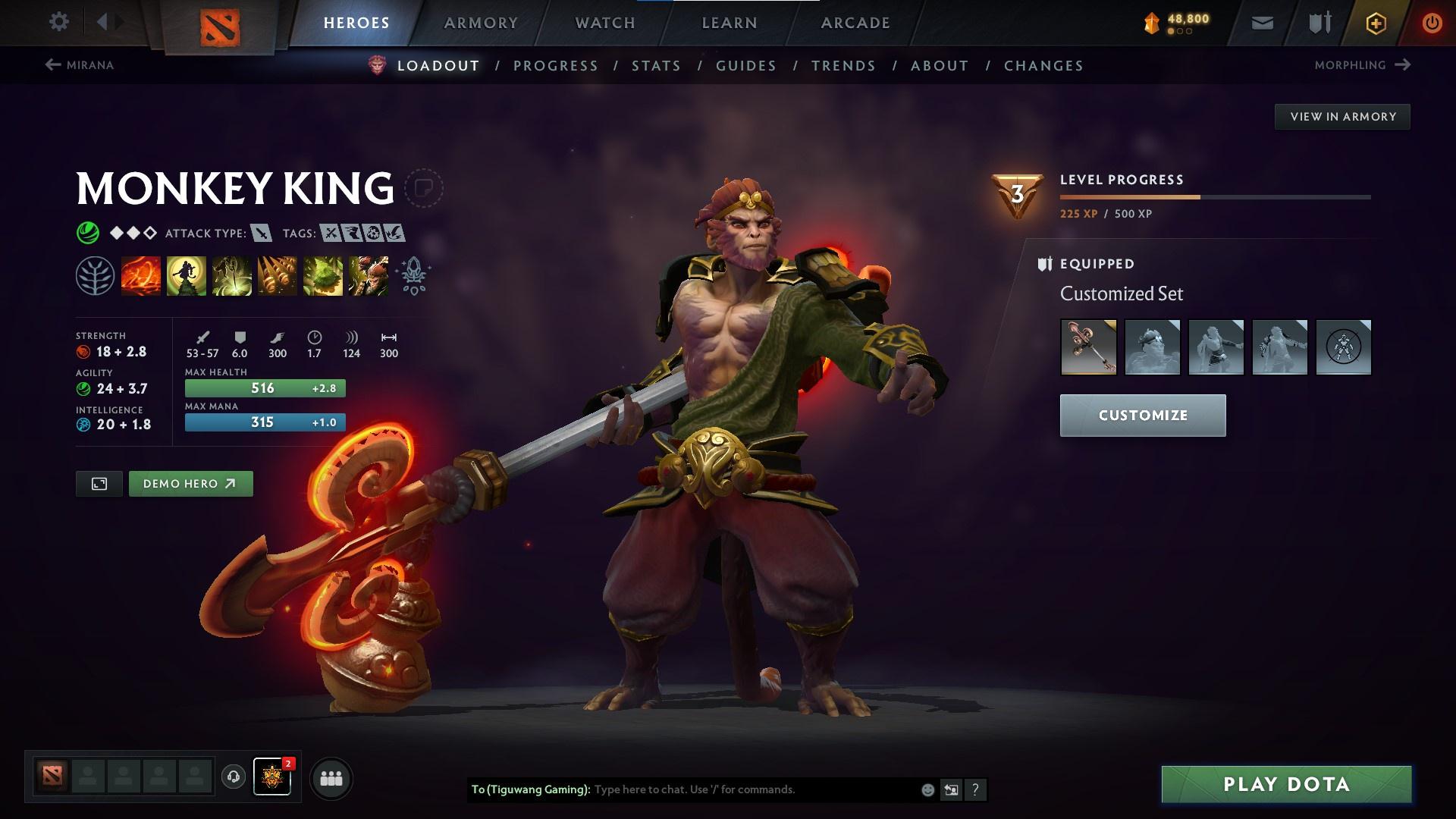Open View in Armory
1456x819 pixels.
coord(1342,116)
